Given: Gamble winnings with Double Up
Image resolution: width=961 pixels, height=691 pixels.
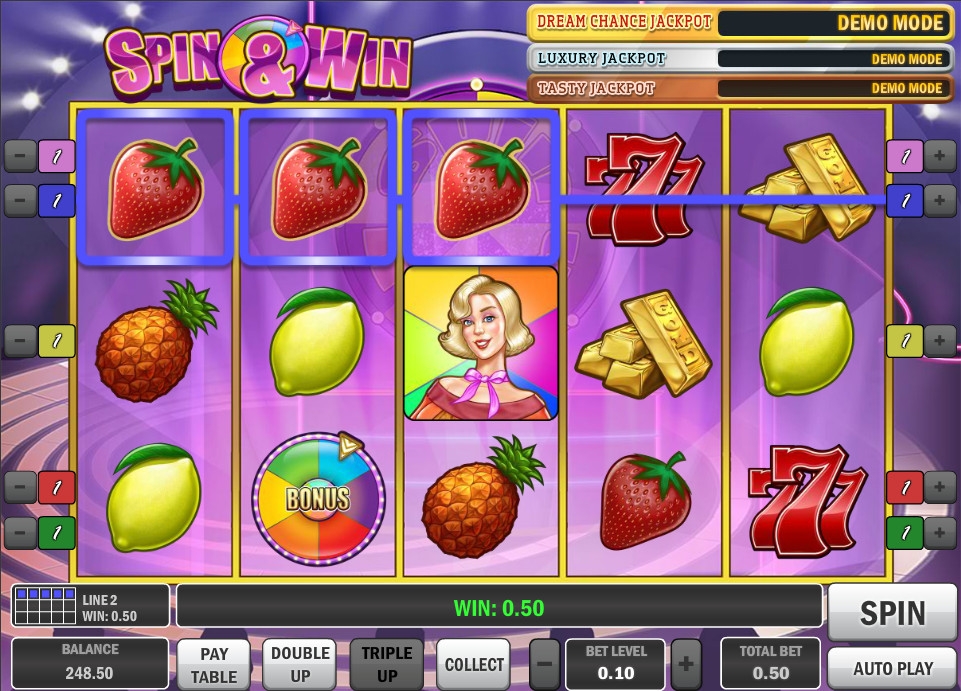Looking at the screenshot, I should pyautogui.click(x=300, y=664).
